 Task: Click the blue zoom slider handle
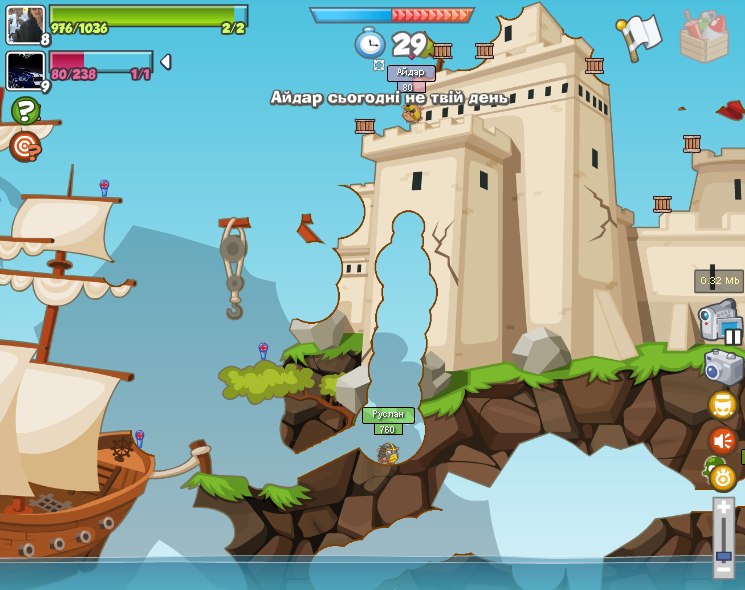coord(723,554)
